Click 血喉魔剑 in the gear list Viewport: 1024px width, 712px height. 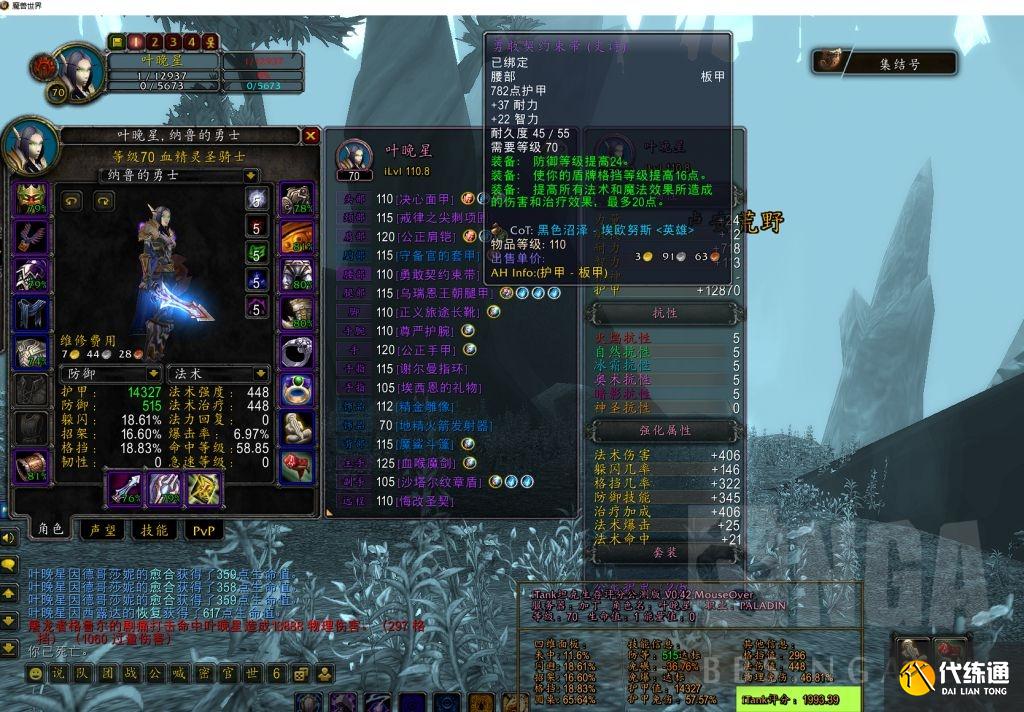424,463
